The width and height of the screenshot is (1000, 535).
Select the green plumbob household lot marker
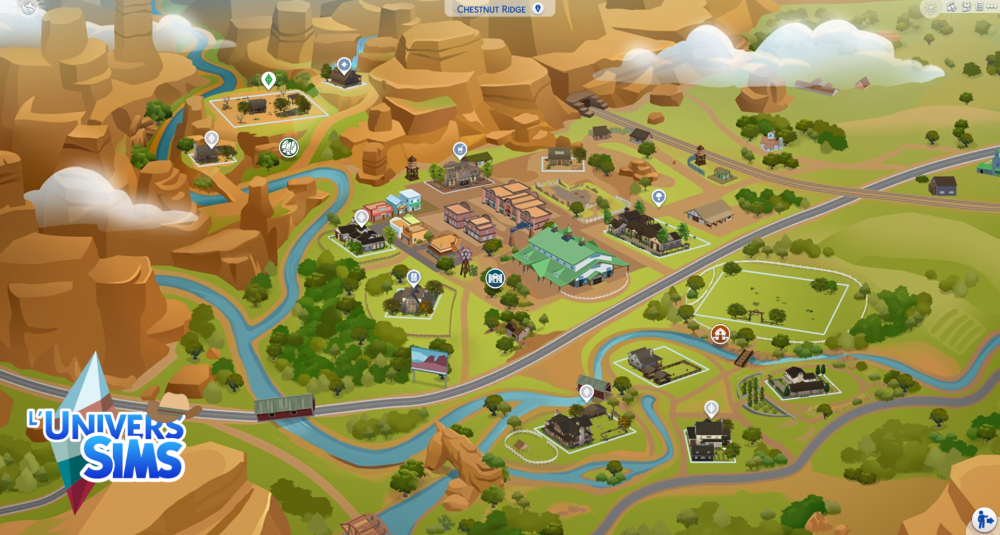click(268, 79)
